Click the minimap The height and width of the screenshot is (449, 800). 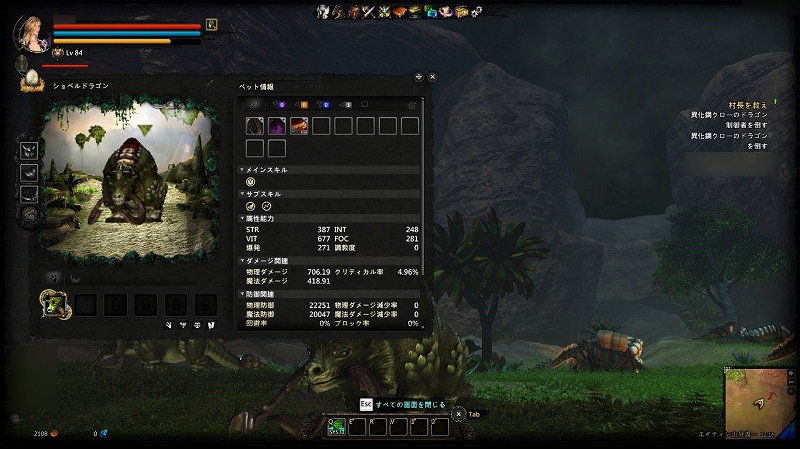(756, 399)
